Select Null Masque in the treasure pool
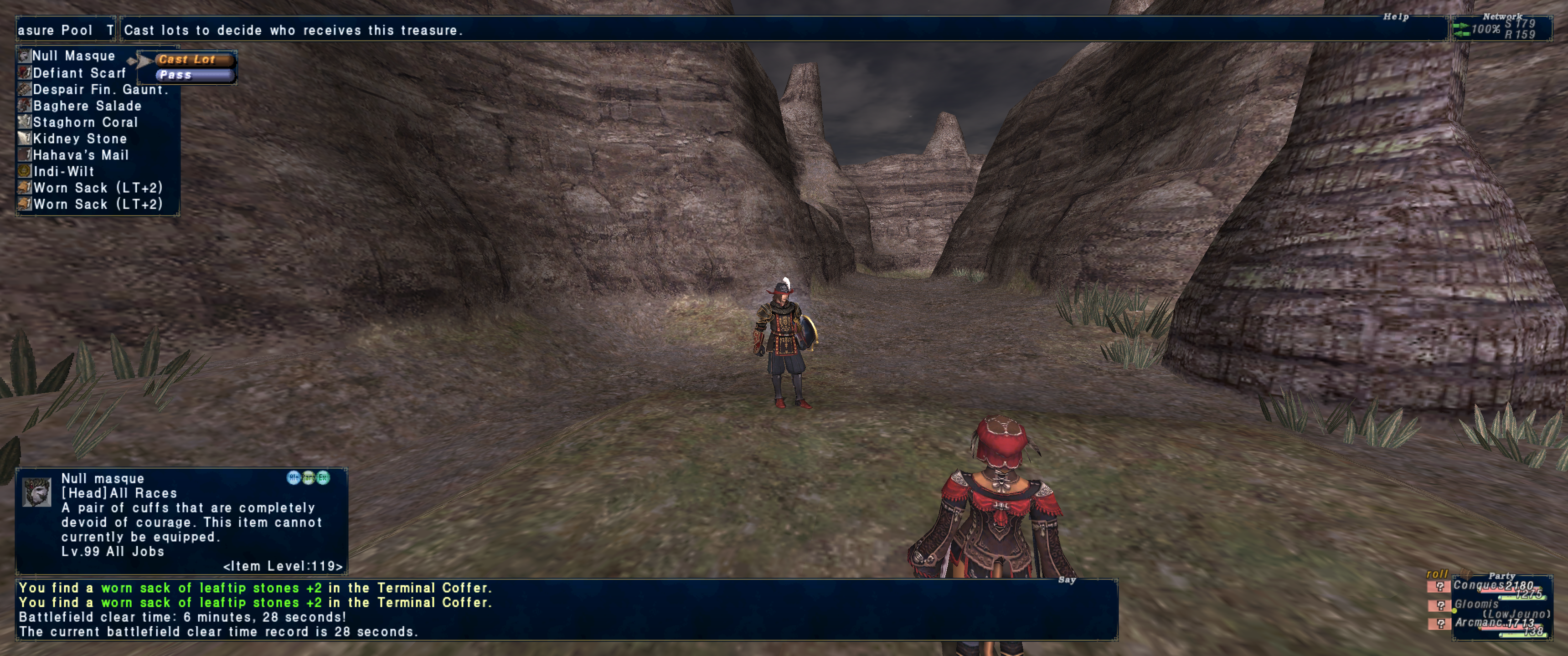This screenshot has height=656, width=1568. pos(73,56)
